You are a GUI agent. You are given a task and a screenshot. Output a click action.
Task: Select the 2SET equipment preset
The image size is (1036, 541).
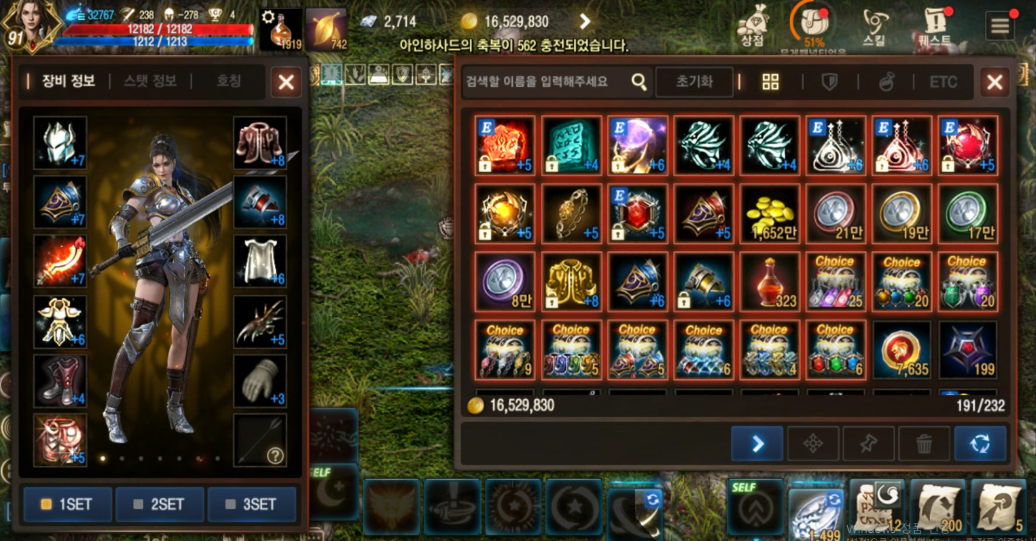[x=159, y=504]
